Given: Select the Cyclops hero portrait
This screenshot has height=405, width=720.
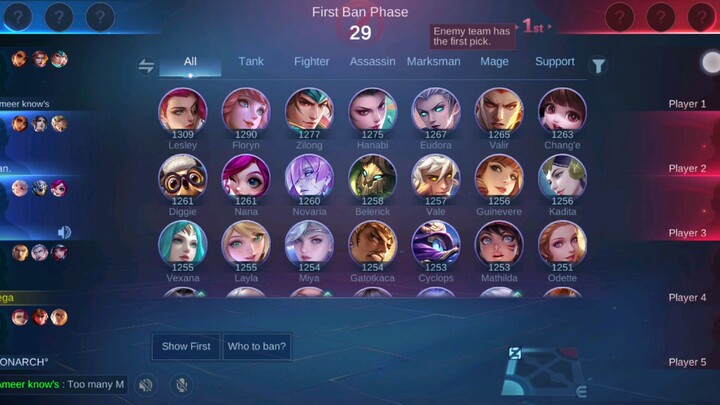Looking at the screenshot, I should tap(436, 243).
